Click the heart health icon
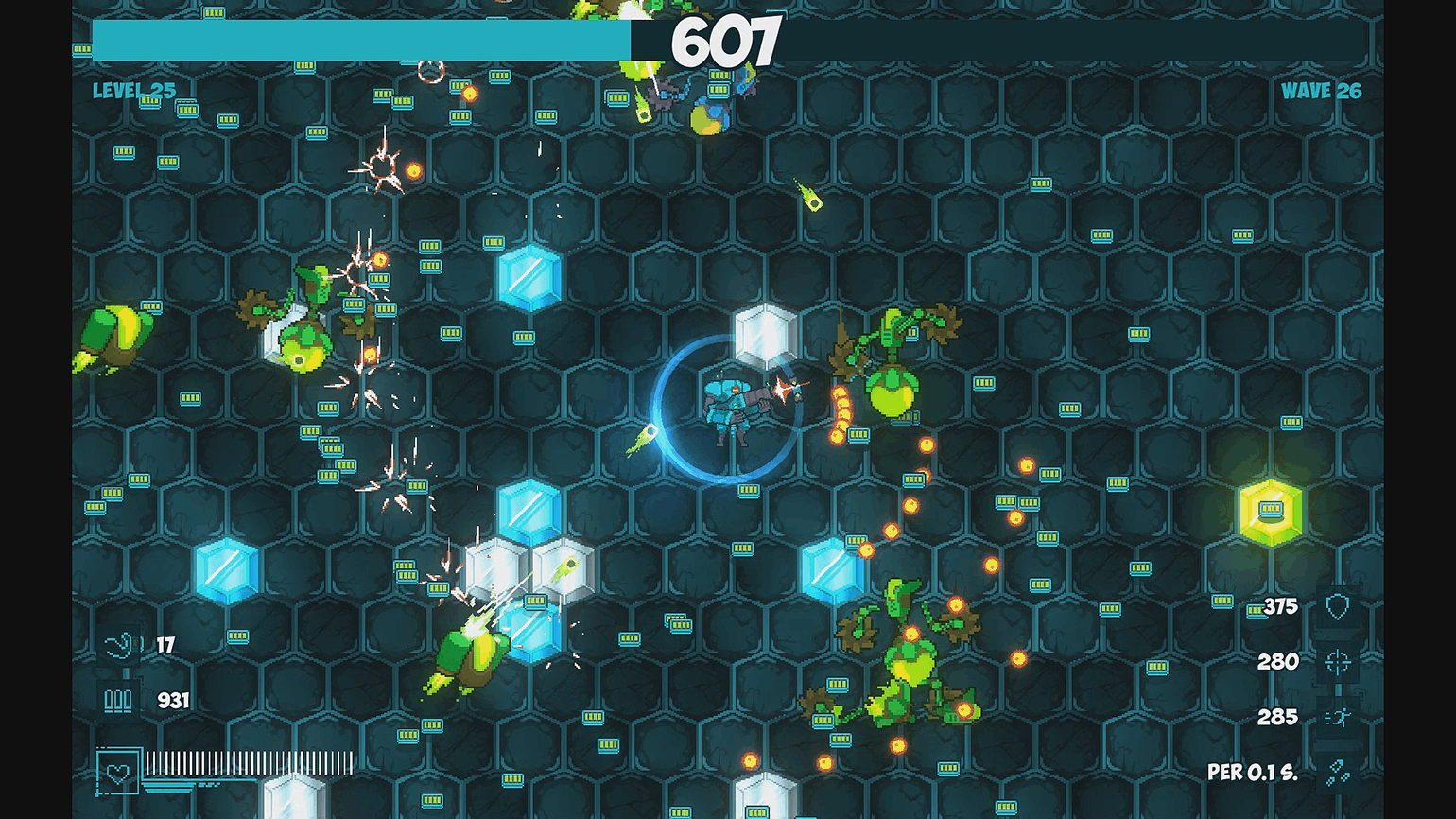 [118, 773]
